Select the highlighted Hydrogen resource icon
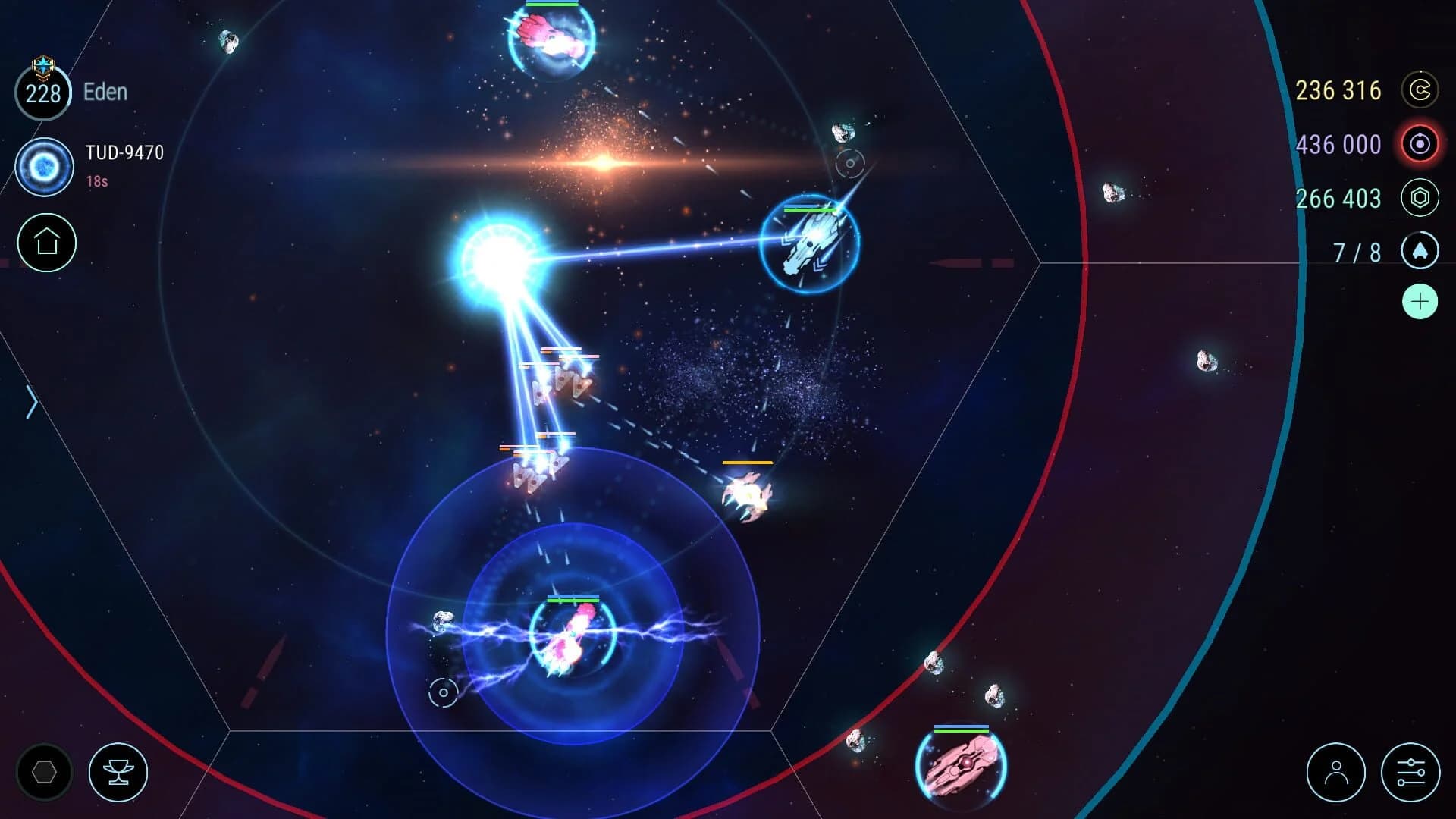This screenshot has height=819, width=1456. [x=1420, y=144]
